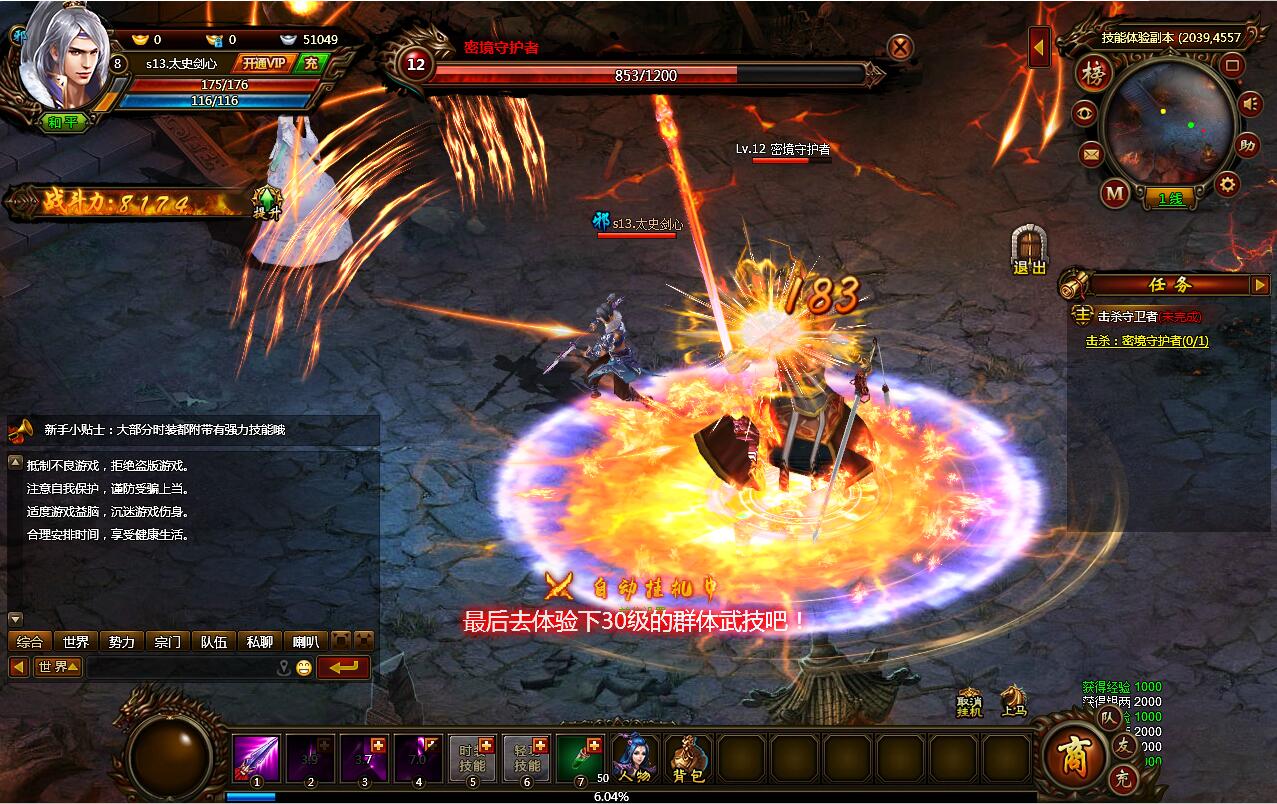This screenshot has width=1277, height=804.
Task: Send chat with the enter arrow button
Action: [343, 667]
